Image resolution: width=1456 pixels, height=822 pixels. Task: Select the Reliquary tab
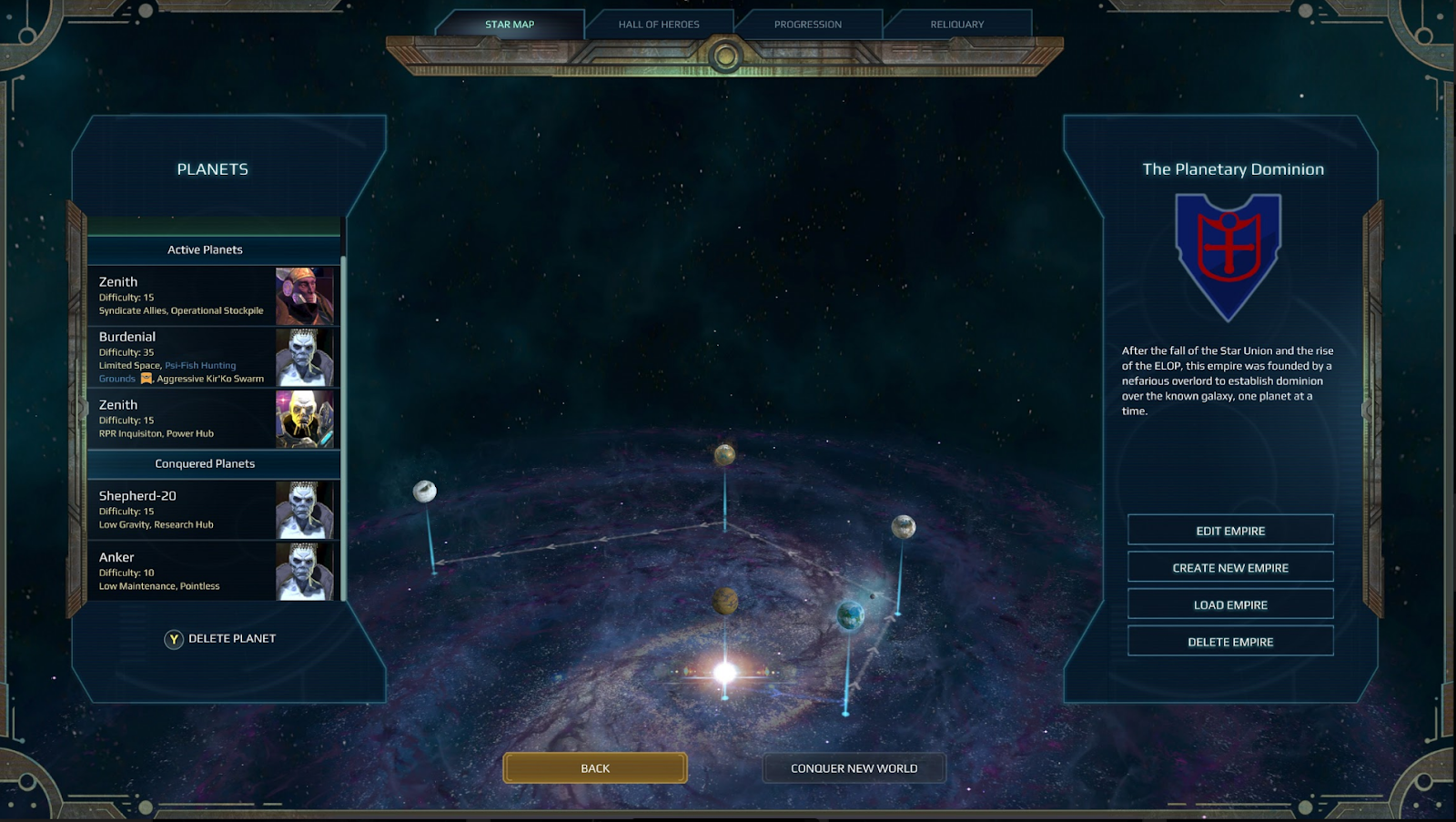click(x=957, y=25)
